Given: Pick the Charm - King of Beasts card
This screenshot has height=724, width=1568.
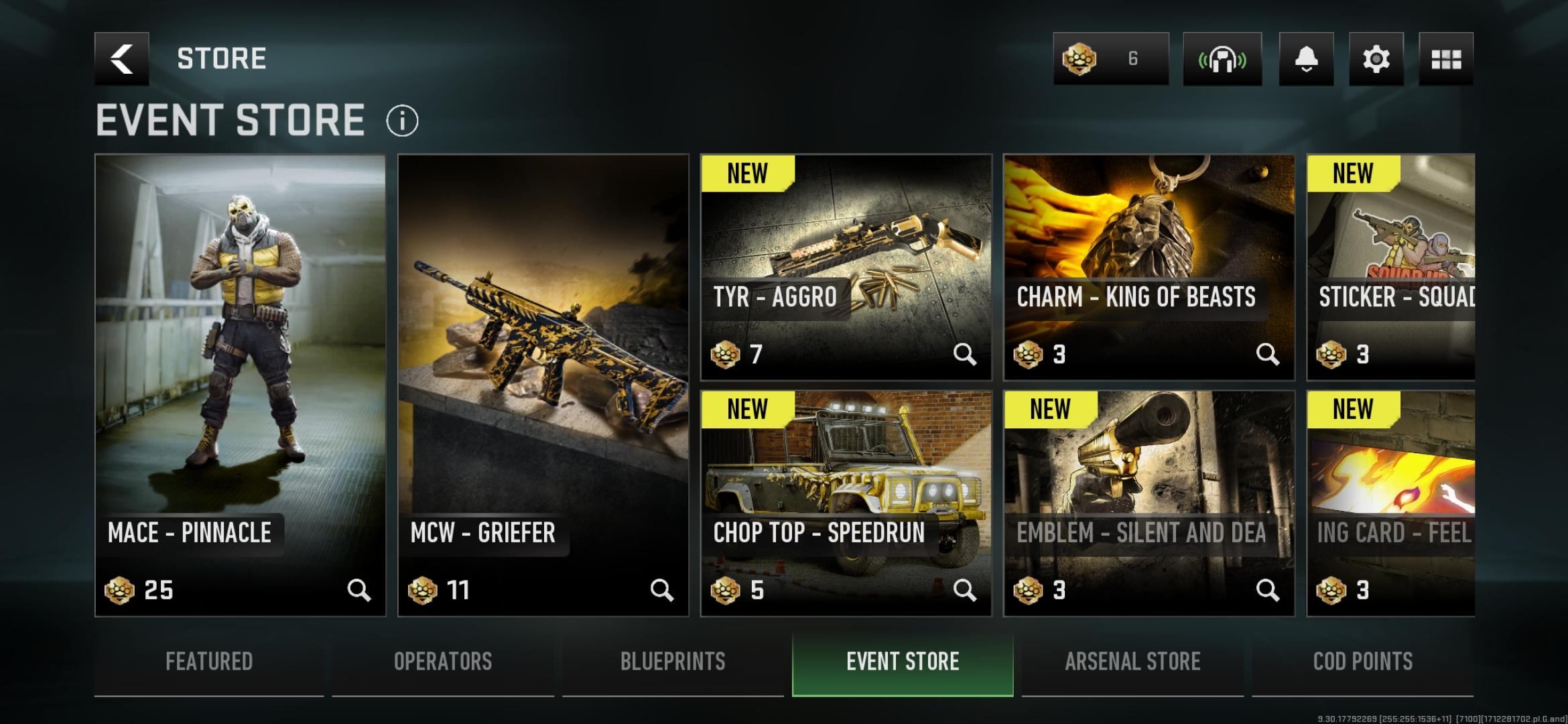Looking at the screenshot, I should tap(1149, 267).
